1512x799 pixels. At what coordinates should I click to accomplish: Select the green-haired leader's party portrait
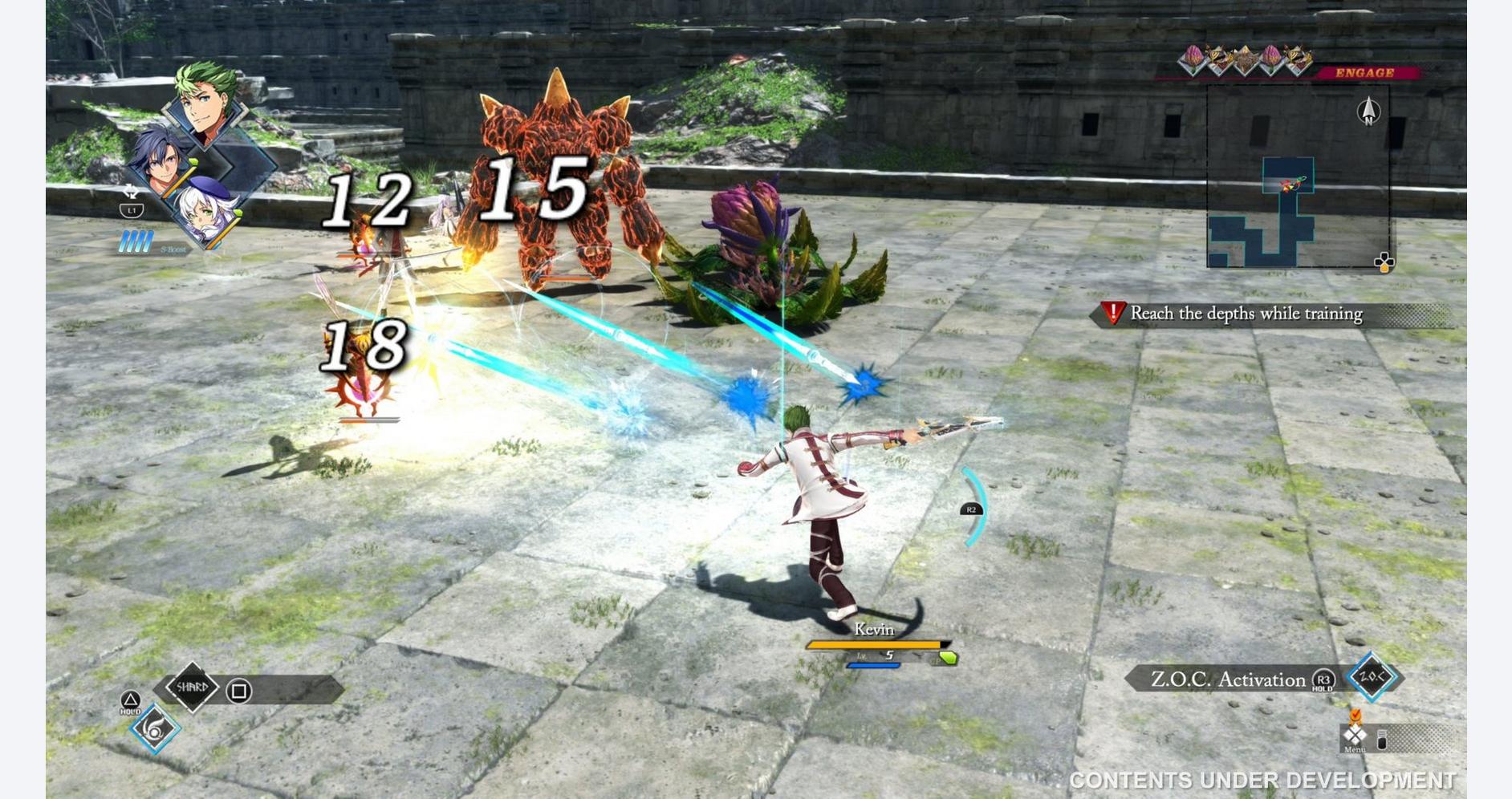click(x=207, y=103)
